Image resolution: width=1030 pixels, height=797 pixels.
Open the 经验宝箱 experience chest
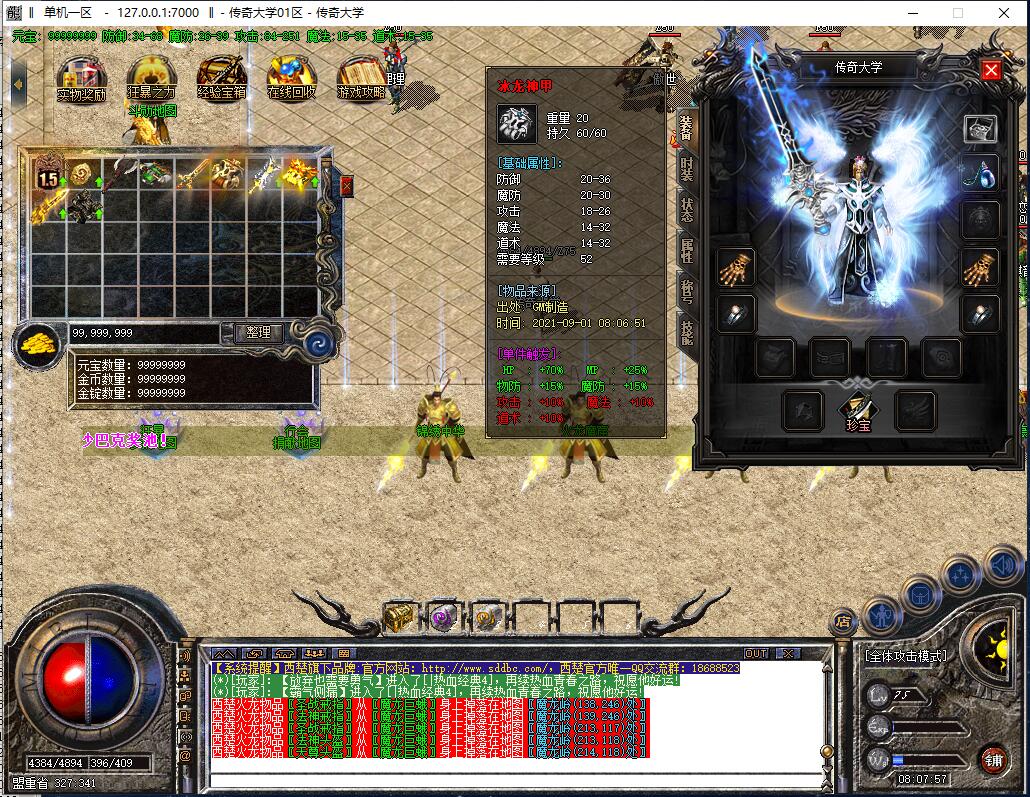(221, 76)
